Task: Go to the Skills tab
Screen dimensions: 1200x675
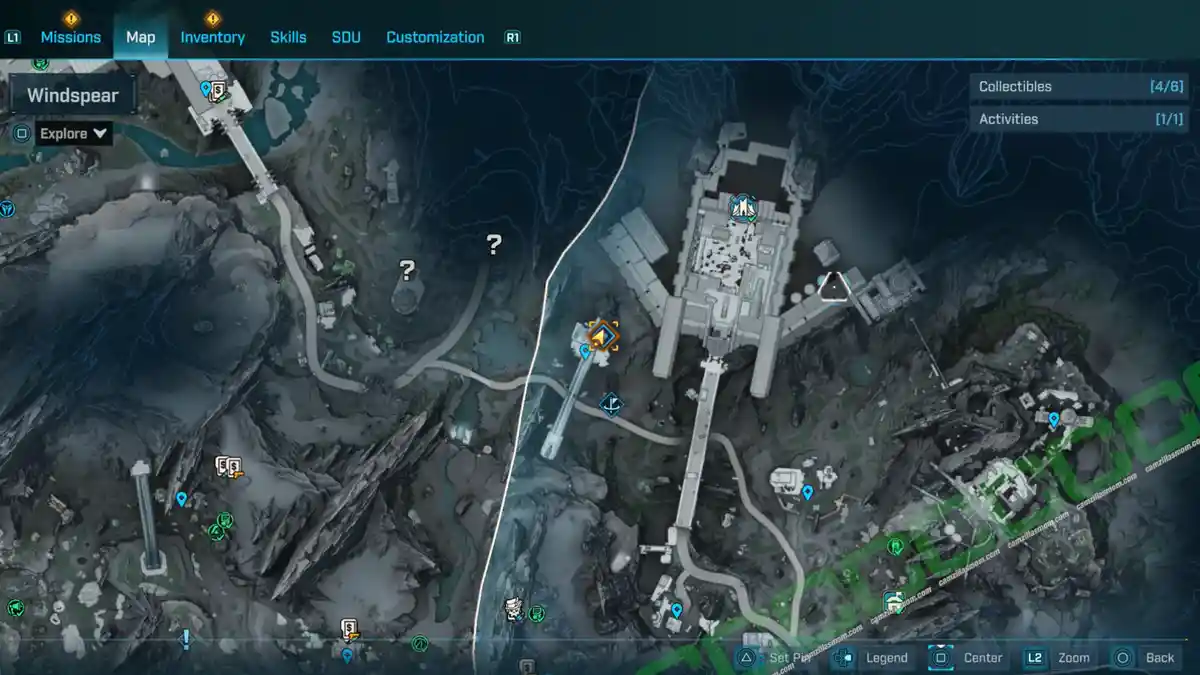Action: (x=288, y=37)
